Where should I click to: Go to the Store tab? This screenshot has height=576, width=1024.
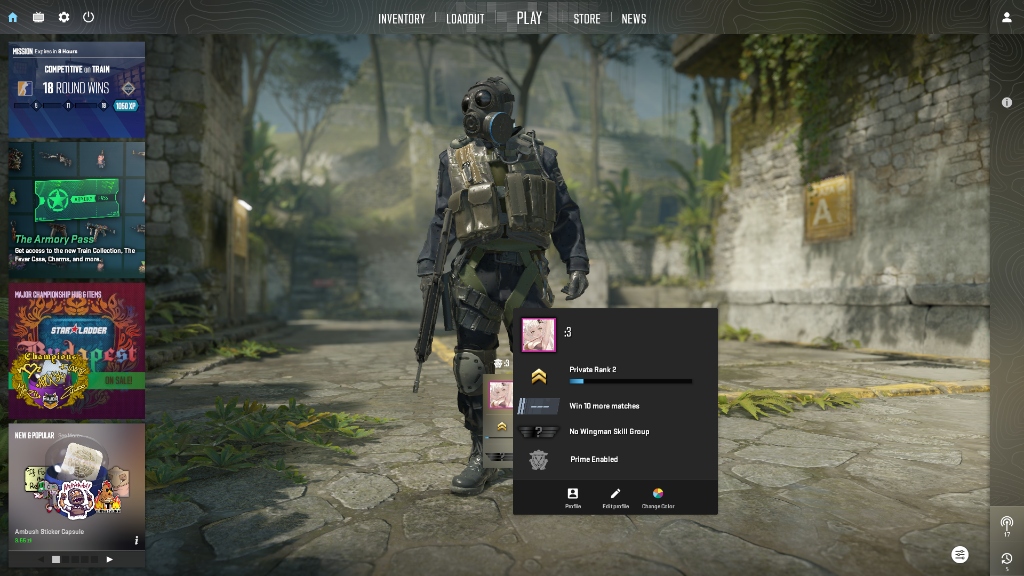point(587,18)
